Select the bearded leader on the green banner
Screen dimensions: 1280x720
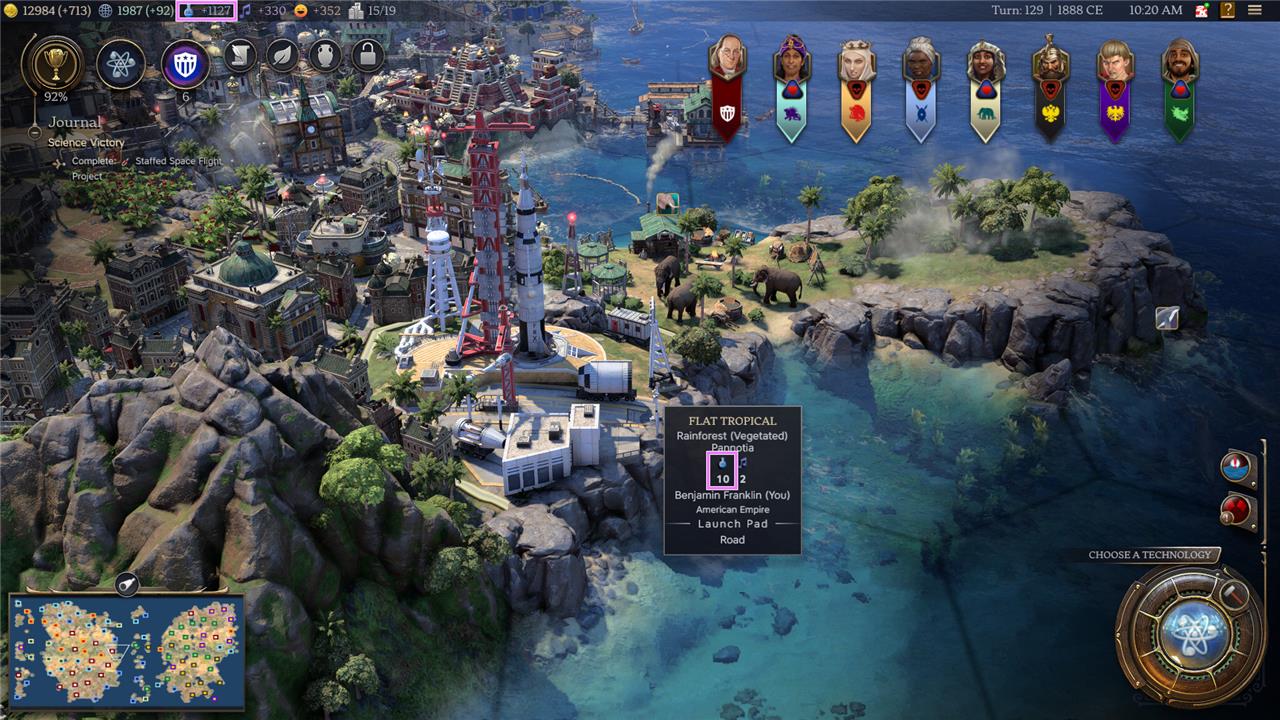coord(1180,62)
